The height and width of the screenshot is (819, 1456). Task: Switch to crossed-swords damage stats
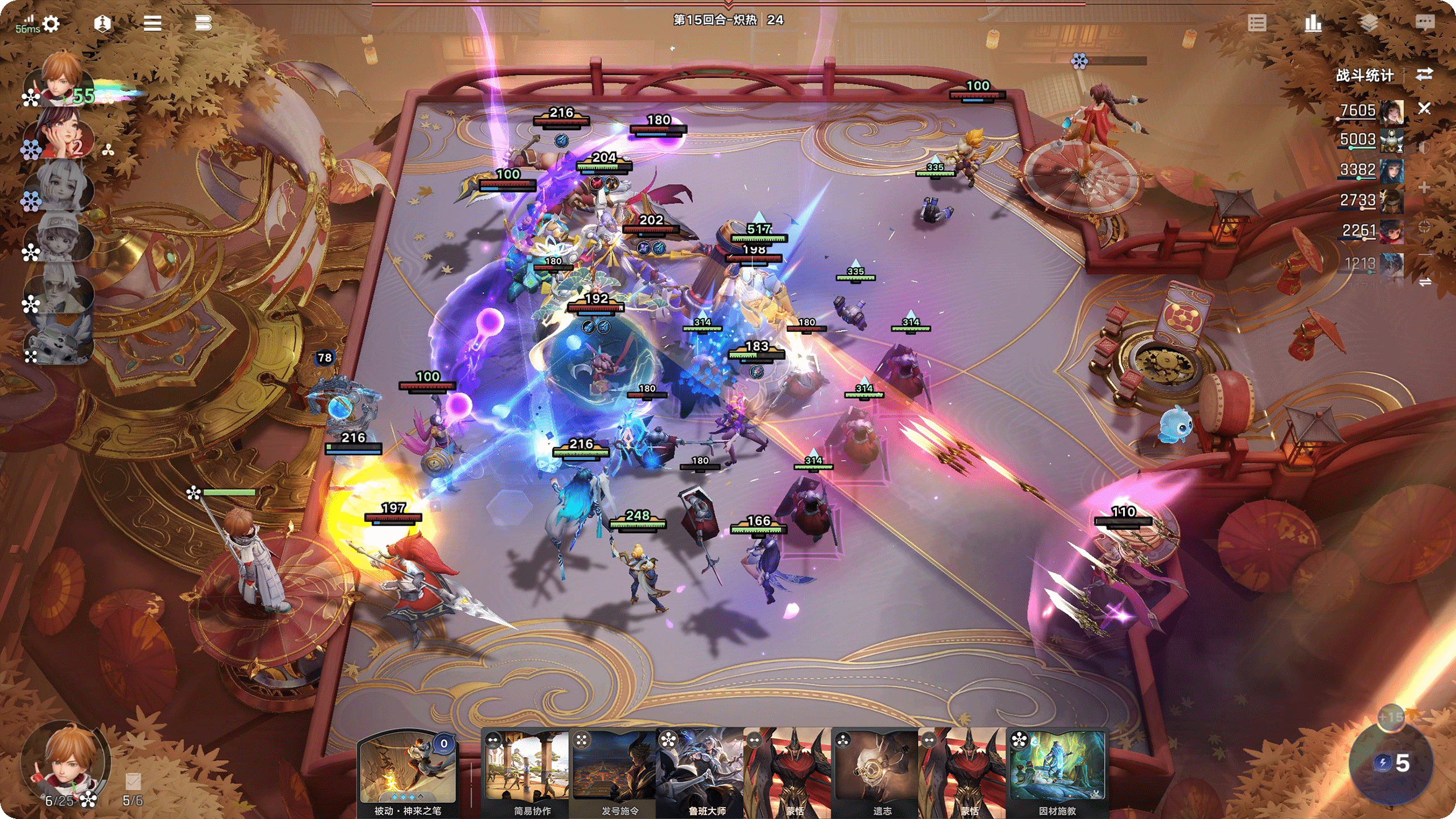(x=1424, y=108)
